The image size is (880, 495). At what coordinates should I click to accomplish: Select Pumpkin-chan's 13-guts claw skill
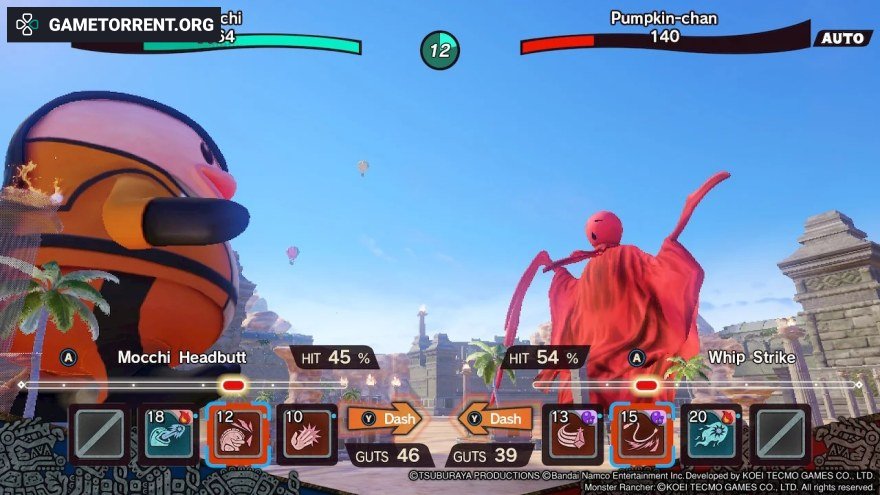click(573, 434)
